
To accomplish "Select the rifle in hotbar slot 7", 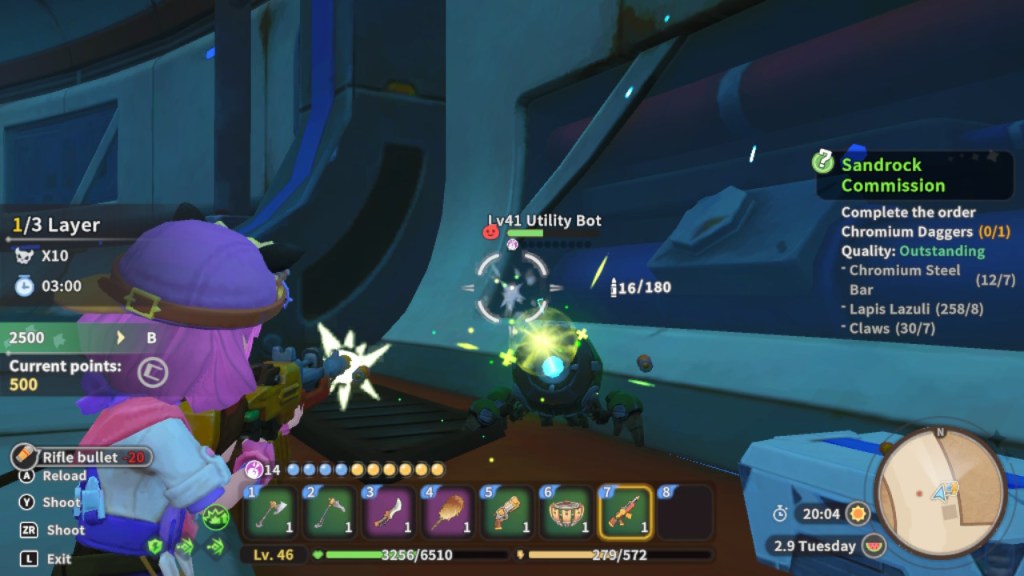I will 625,512.
